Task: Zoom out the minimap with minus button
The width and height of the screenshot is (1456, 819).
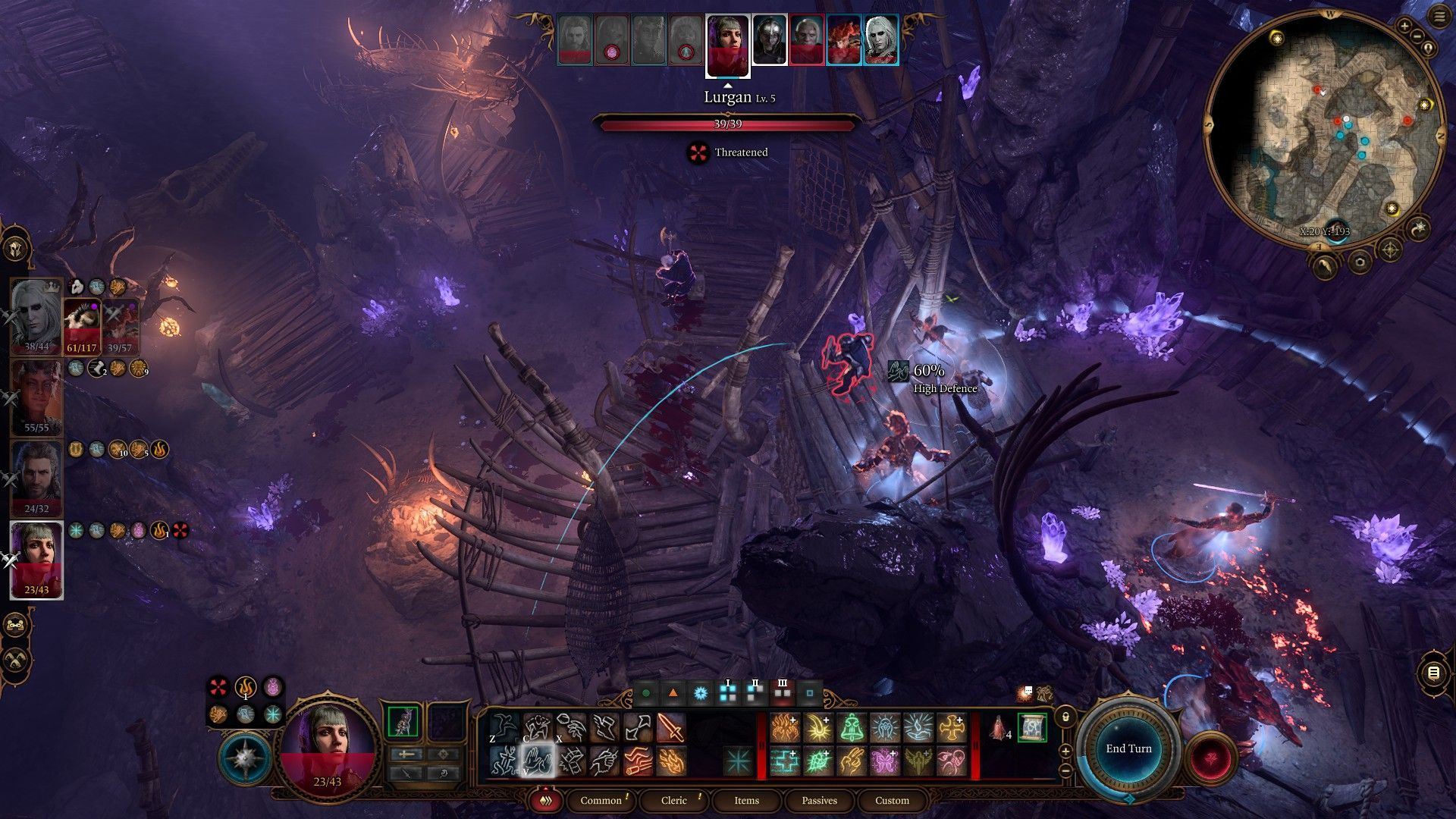Action: tap(1416, 35)
